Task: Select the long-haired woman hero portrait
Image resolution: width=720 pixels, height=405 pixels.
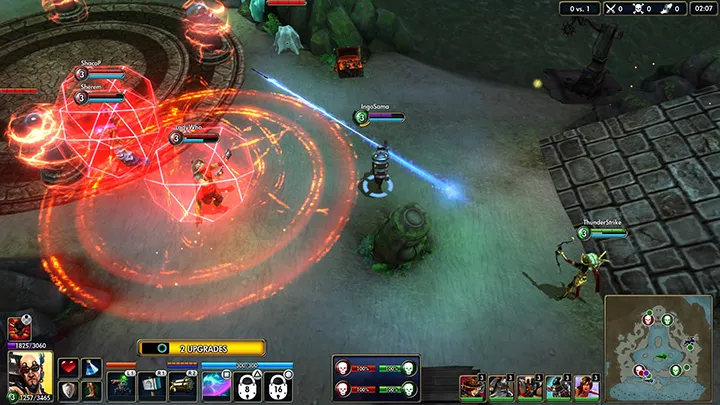Action: click(585, 387)
